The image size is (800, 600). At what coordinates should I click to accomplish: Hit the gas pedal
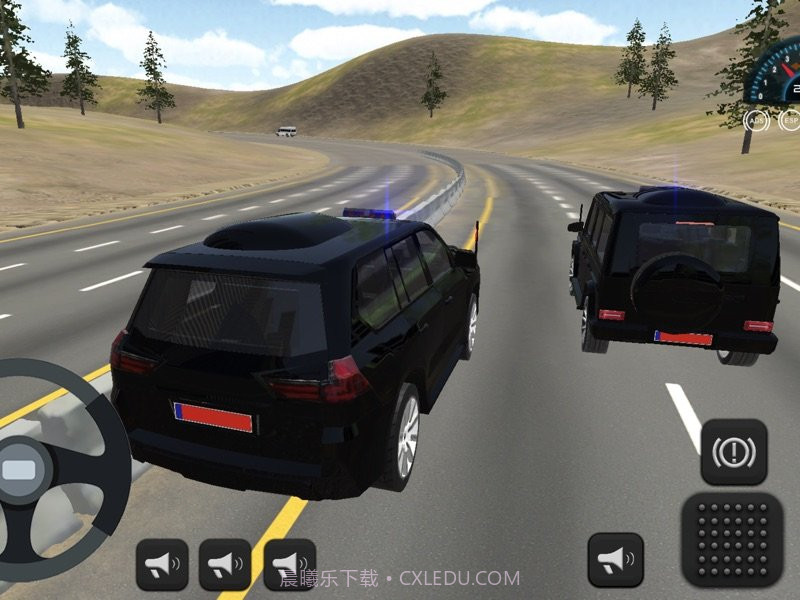tap(732, 539)
